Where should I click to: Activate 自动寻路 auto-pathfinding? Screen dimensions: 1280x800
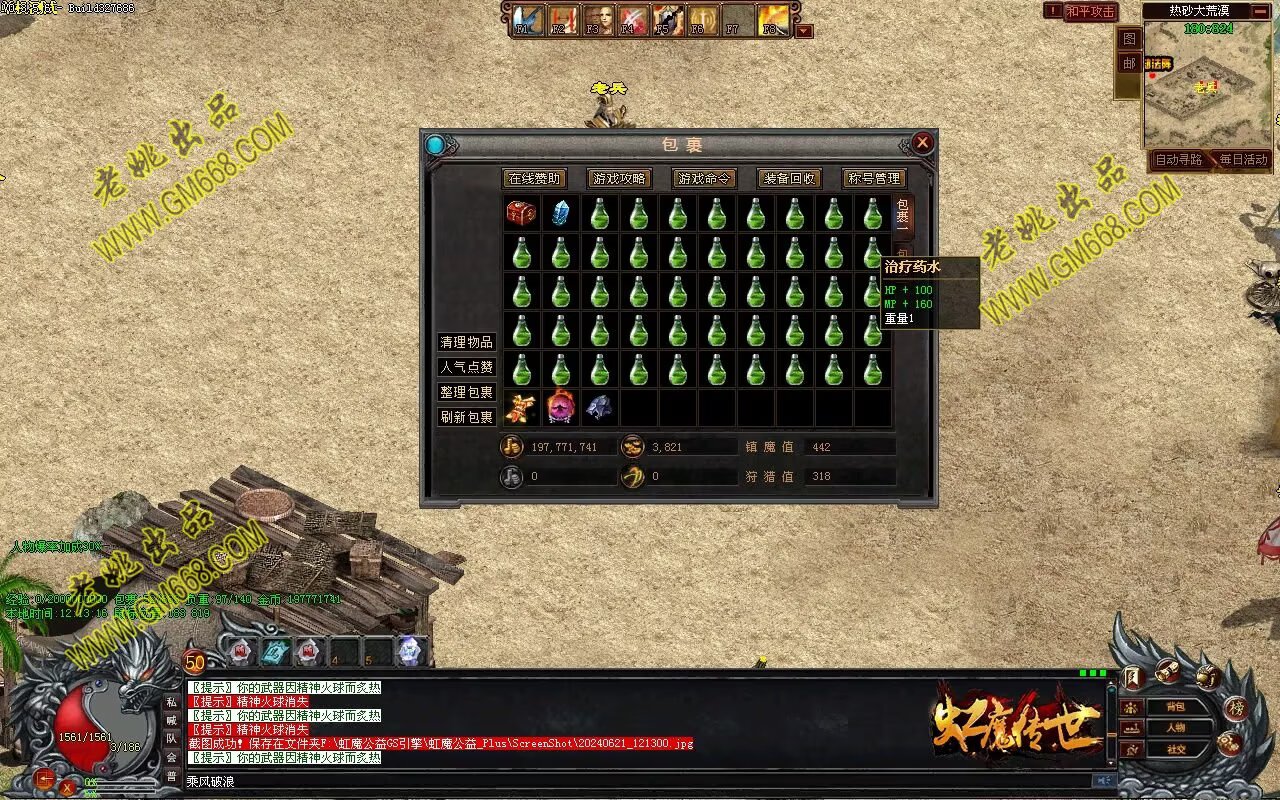tap(1179, 160)
